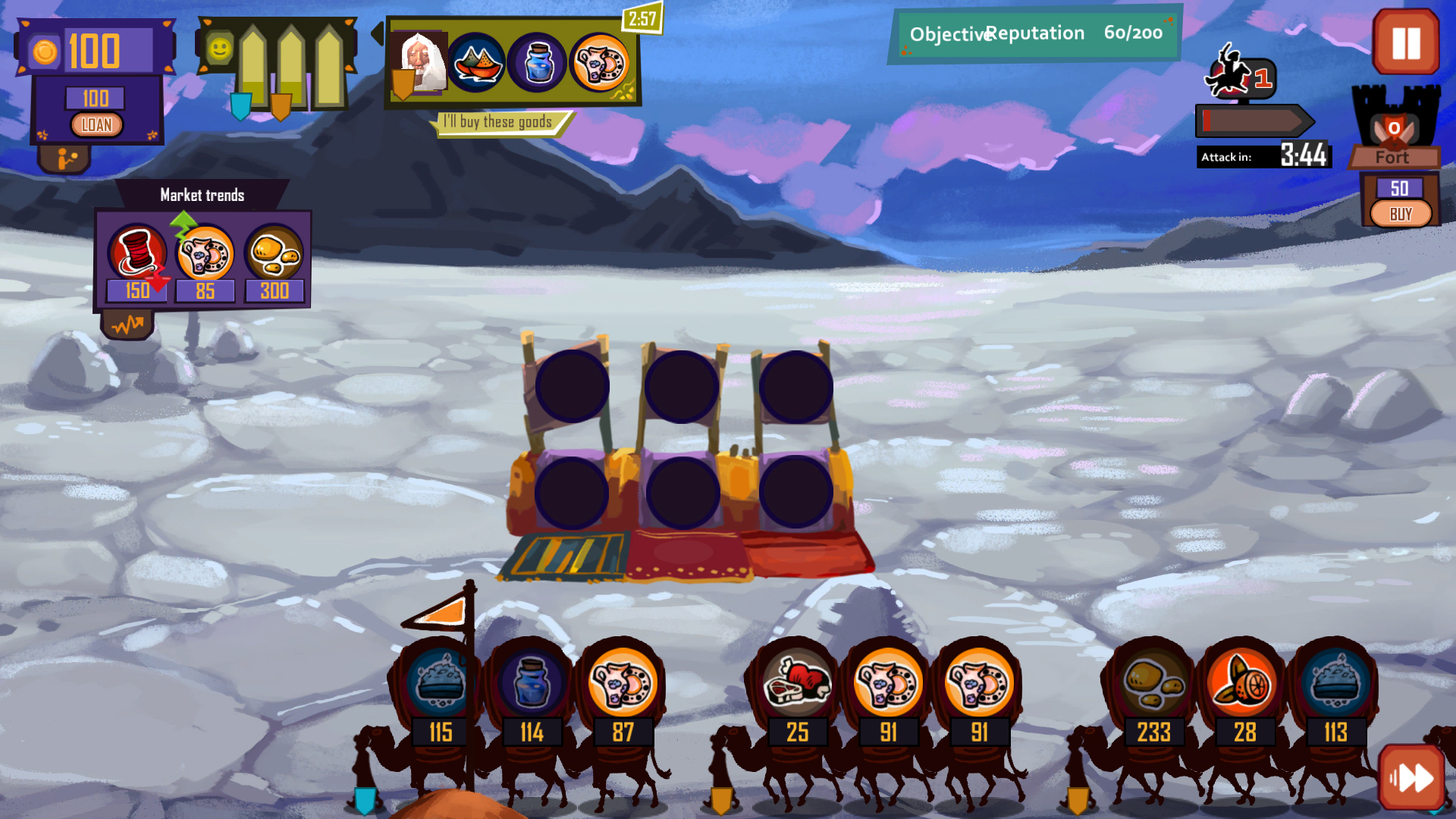
Task: Select the silver dish goods priced 113
Action: coord(1335,682)
